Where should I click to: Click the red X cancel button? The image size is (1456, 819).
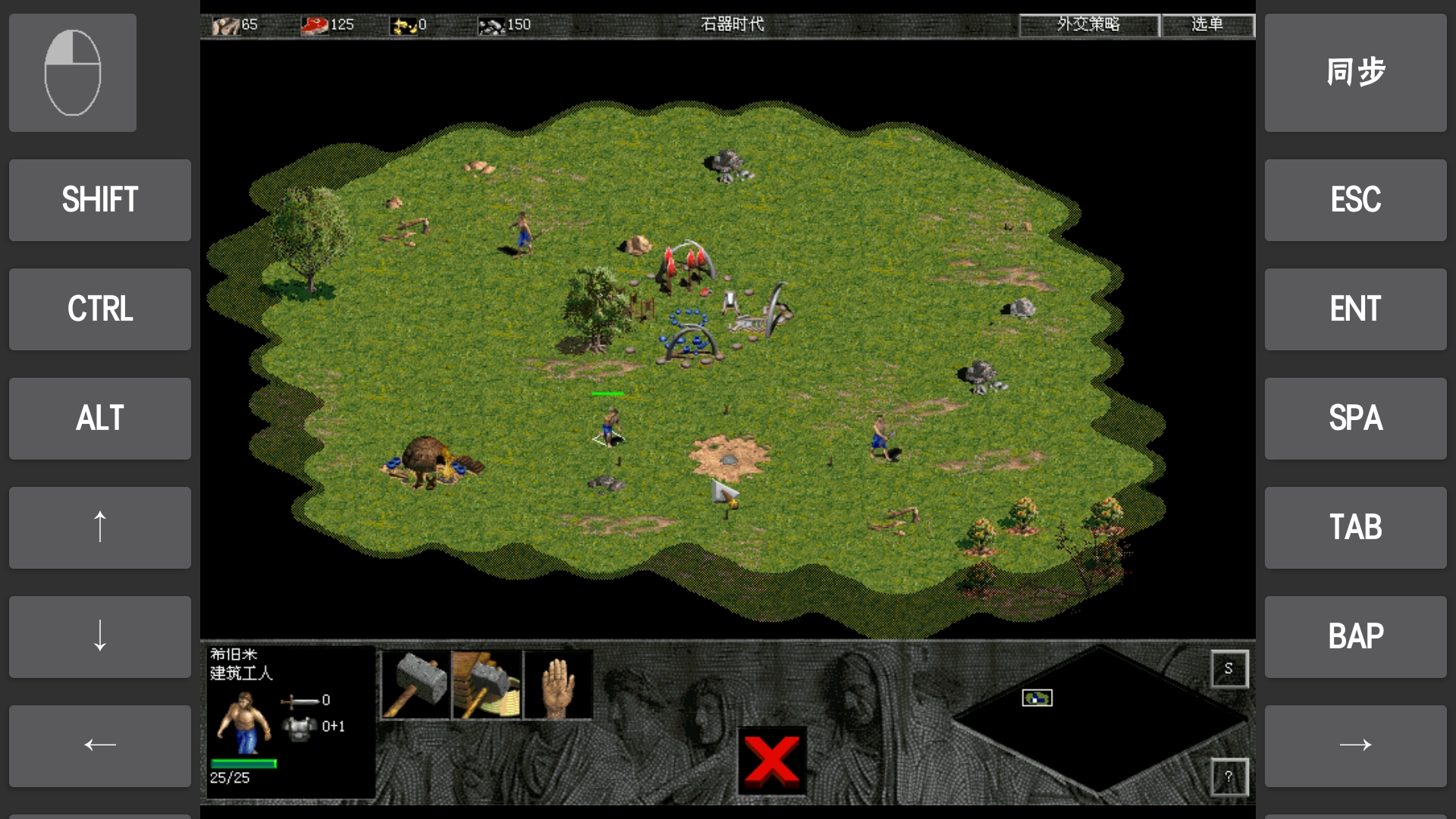[772, 761]
